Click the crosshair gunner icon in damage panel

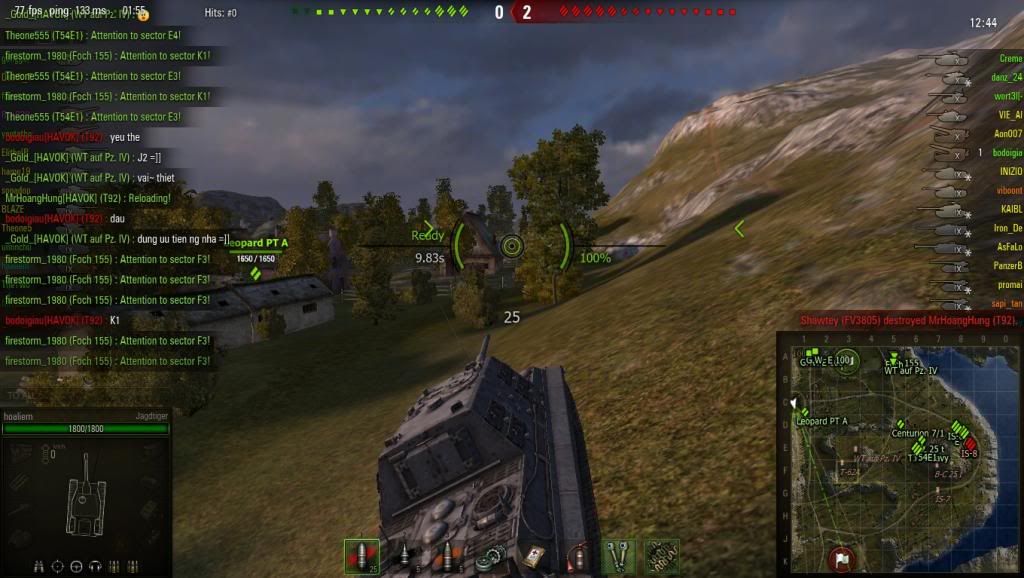tap(57, 566)
